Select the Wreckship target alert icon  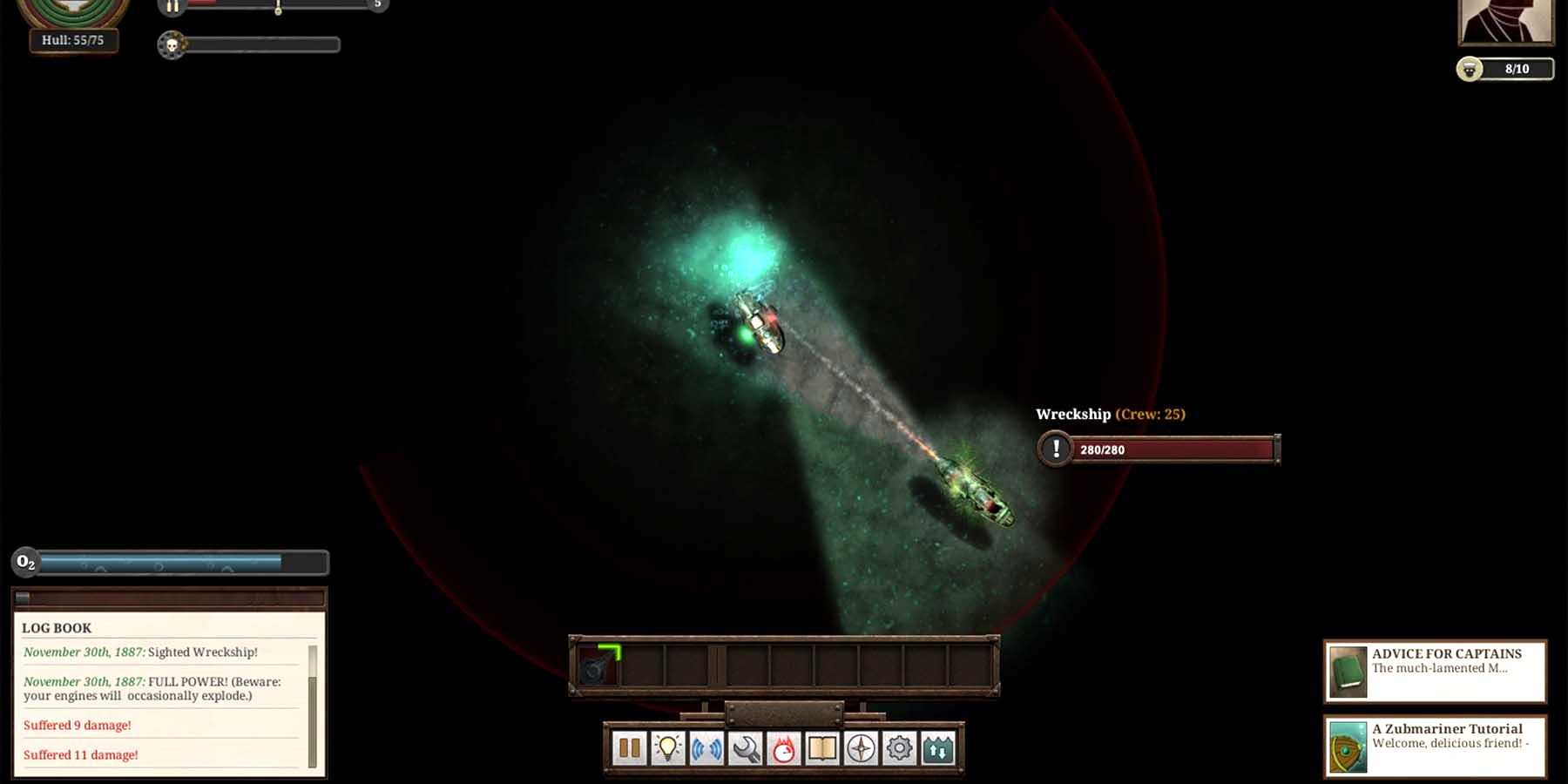tap(1056, 449)
